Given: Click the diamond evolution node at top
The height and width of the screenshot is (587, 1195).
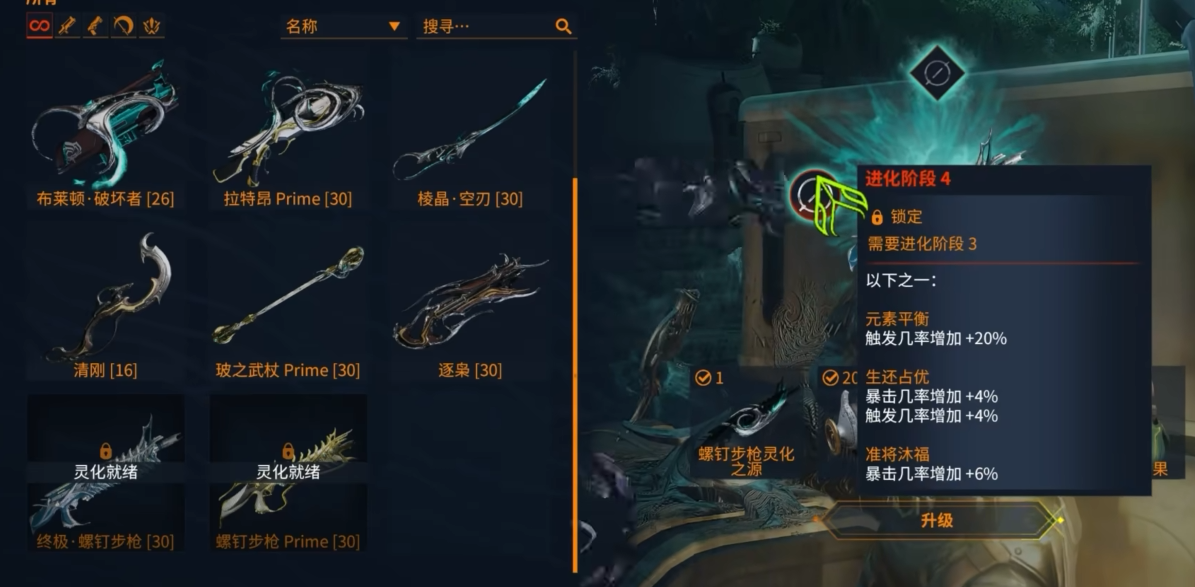Looking at the screenshot, I should coord(938,72).
